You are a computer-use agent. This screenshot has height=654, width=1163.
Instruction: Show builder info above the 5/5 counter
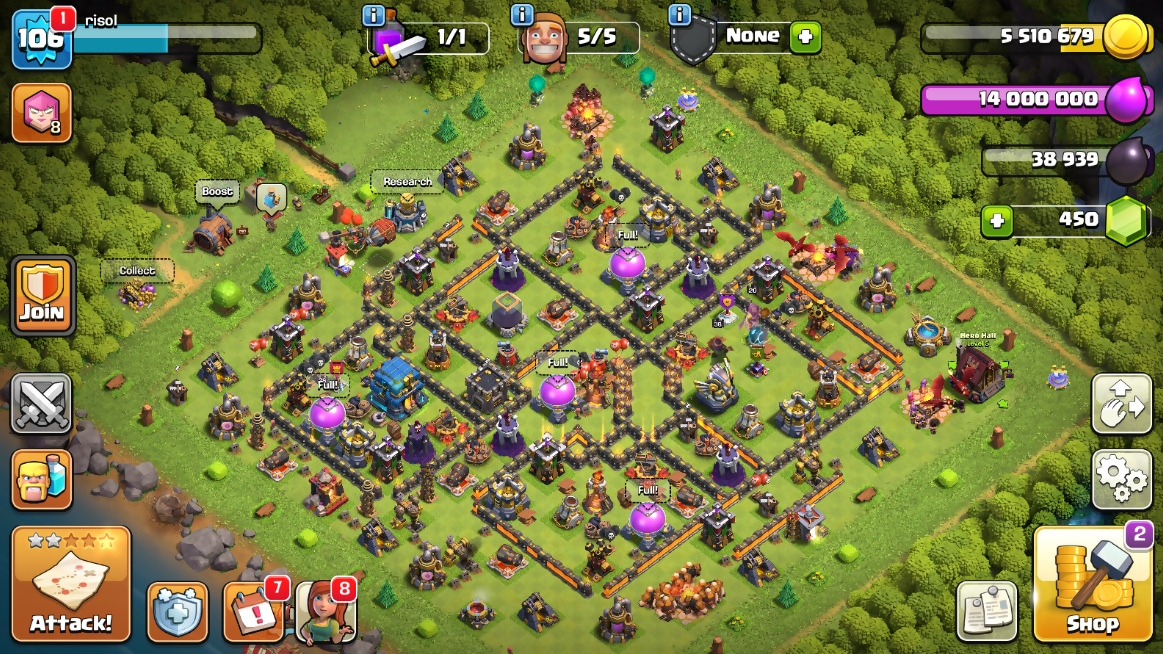(521, 15)
